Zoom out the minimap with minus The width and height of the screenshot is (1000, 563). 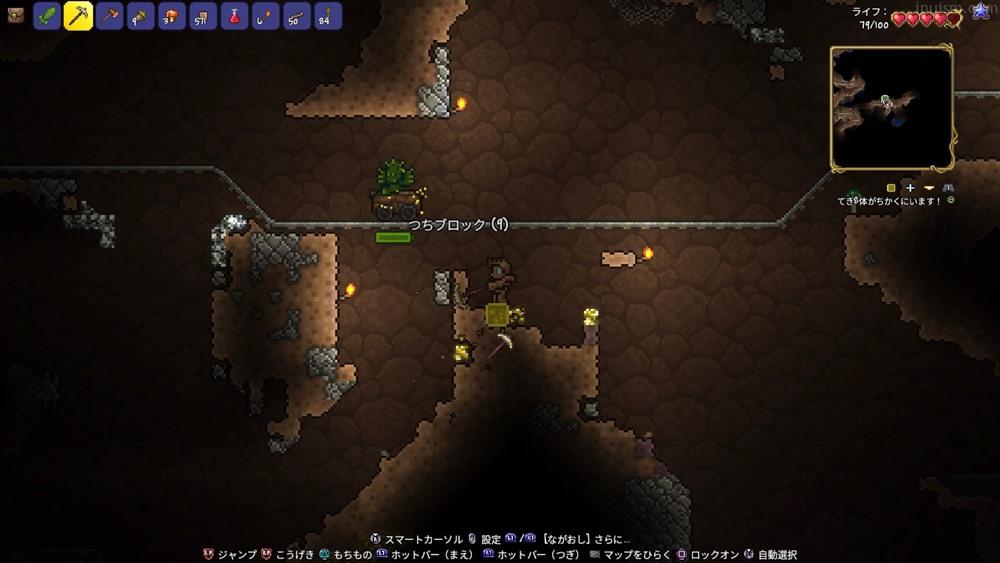click(x=929, y=187)
